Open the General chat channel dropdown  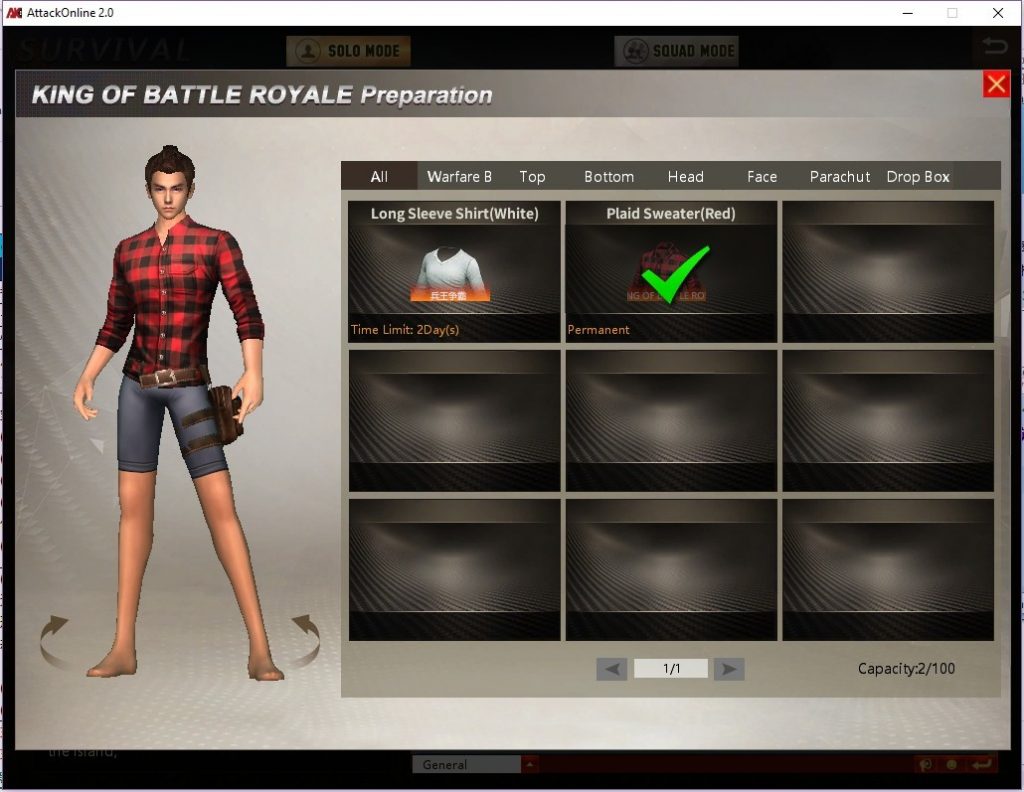pos(530,765)
